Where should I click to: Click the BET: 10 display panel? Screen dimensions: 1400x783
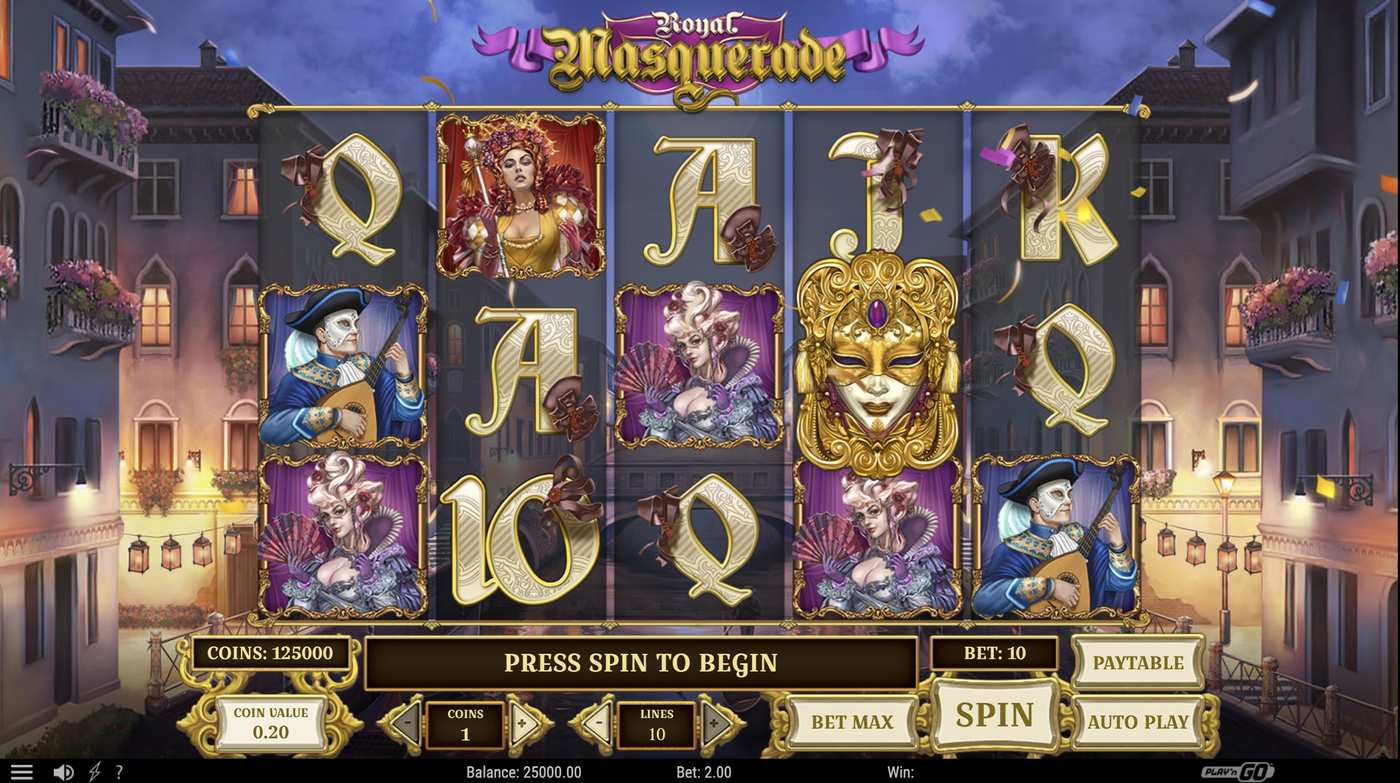pyautogui.click(x=996, y=653)
